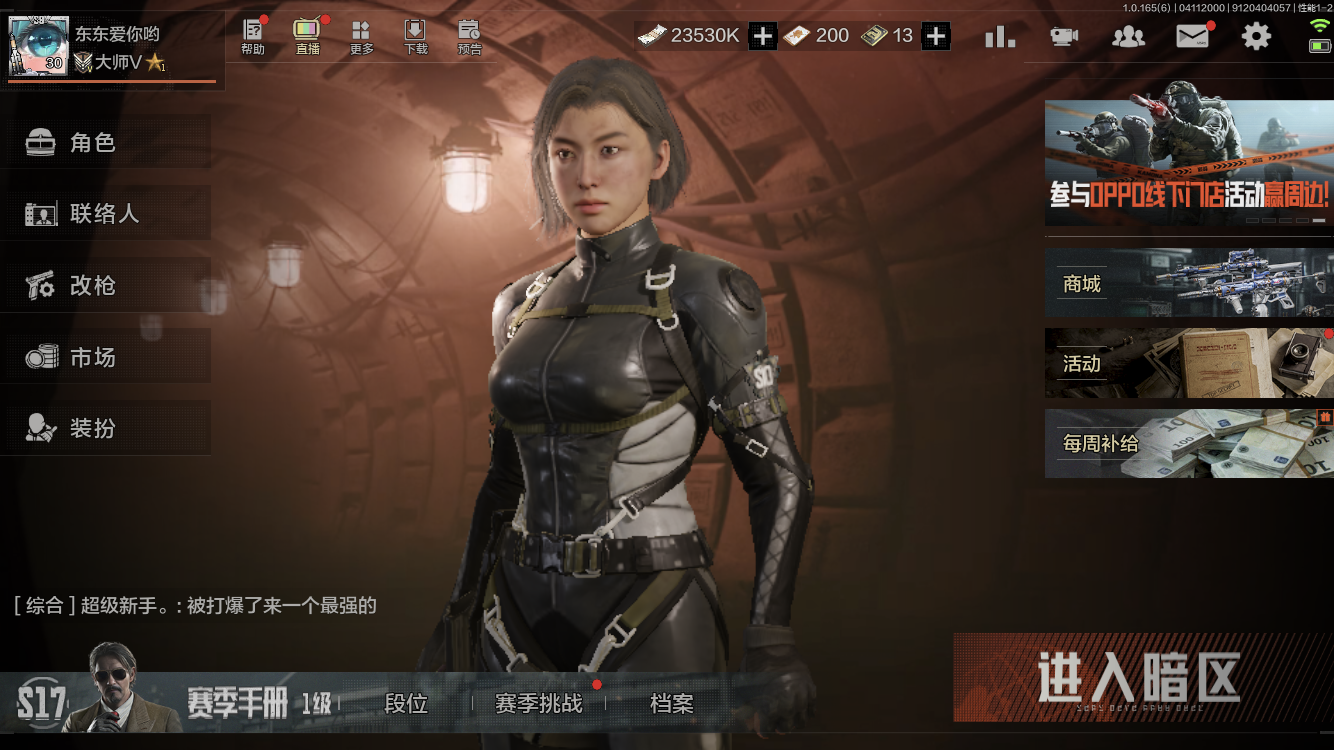Switch to the 段位 rank tab
The width and height of the screenshot is (1334, 750).
(x=406, y=704)
